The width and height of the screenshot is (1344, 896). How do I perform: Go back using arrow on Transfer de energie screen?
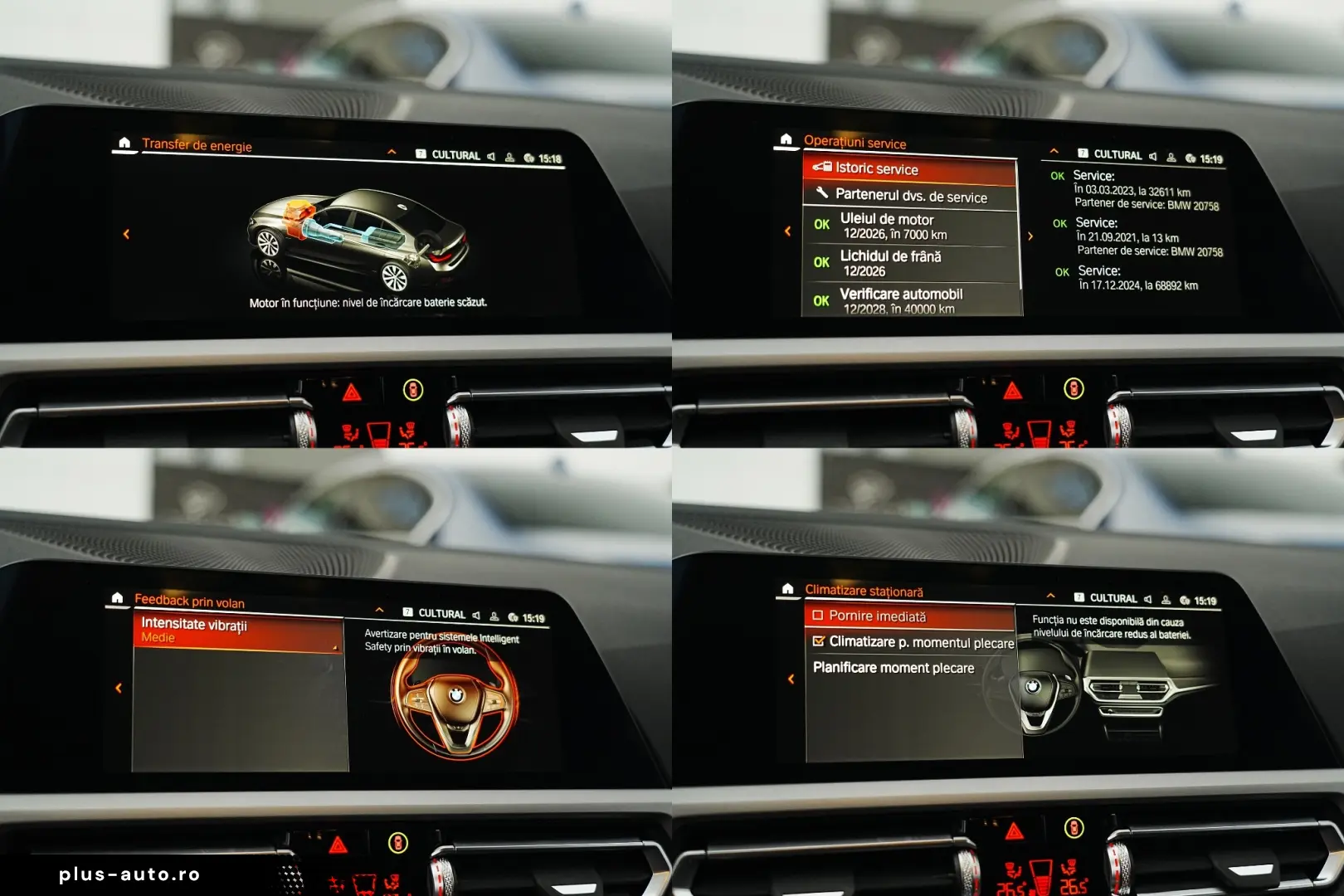[x=126, y=235]
